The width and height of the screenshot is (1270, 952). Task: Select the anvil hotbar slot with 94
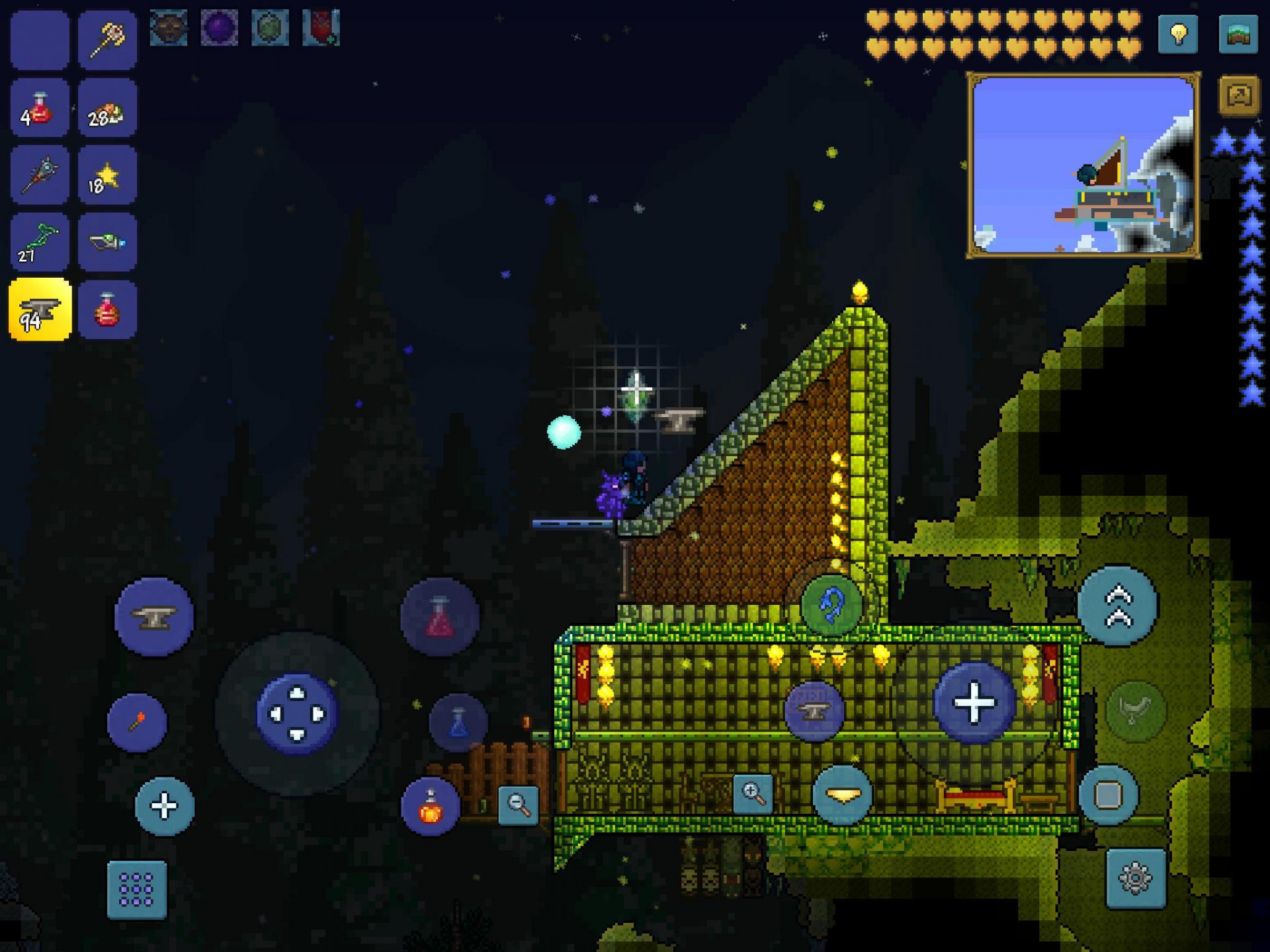coord(40,309)
